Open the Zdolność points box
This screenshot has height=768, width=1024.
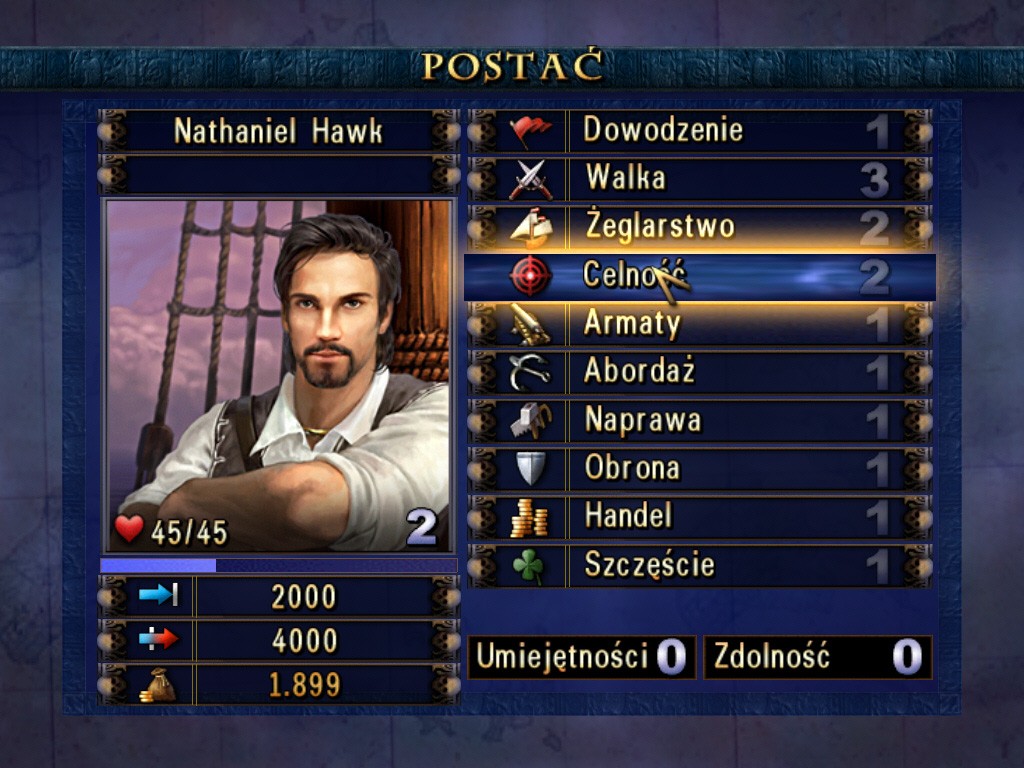817,657
